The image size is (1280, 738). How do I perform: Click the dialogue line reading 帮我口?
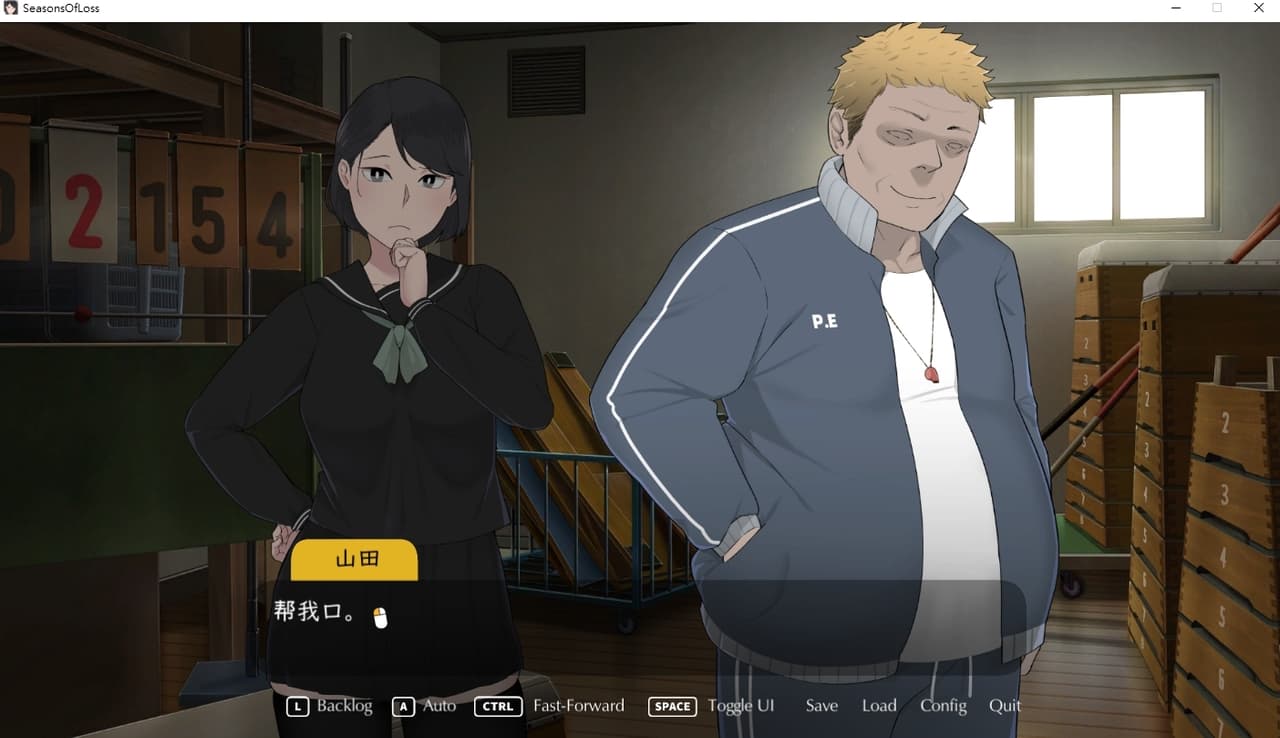(x=310, y=612)
